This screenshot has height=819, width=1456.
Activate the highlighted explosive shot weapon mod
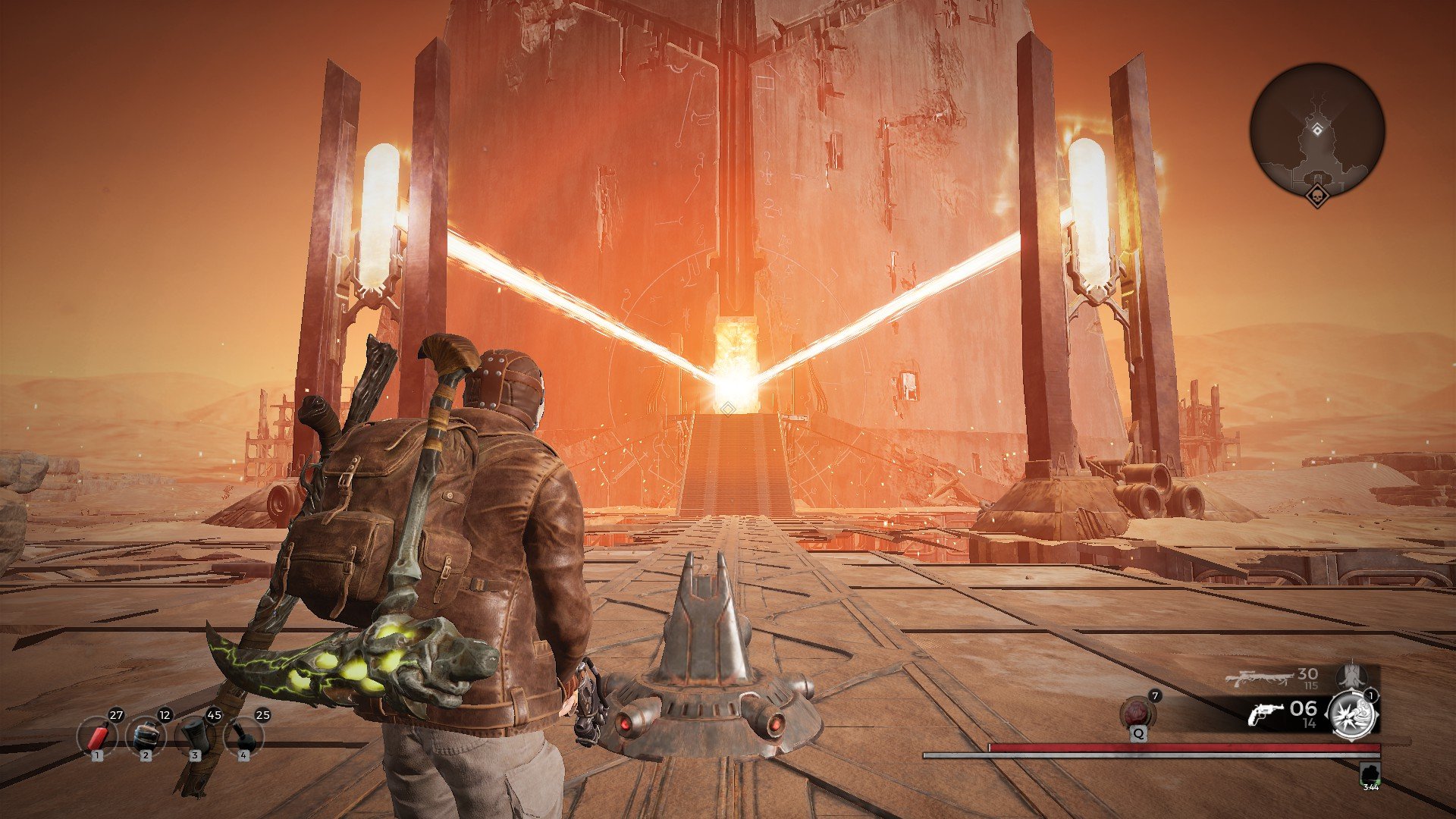tap(1352, 714)
